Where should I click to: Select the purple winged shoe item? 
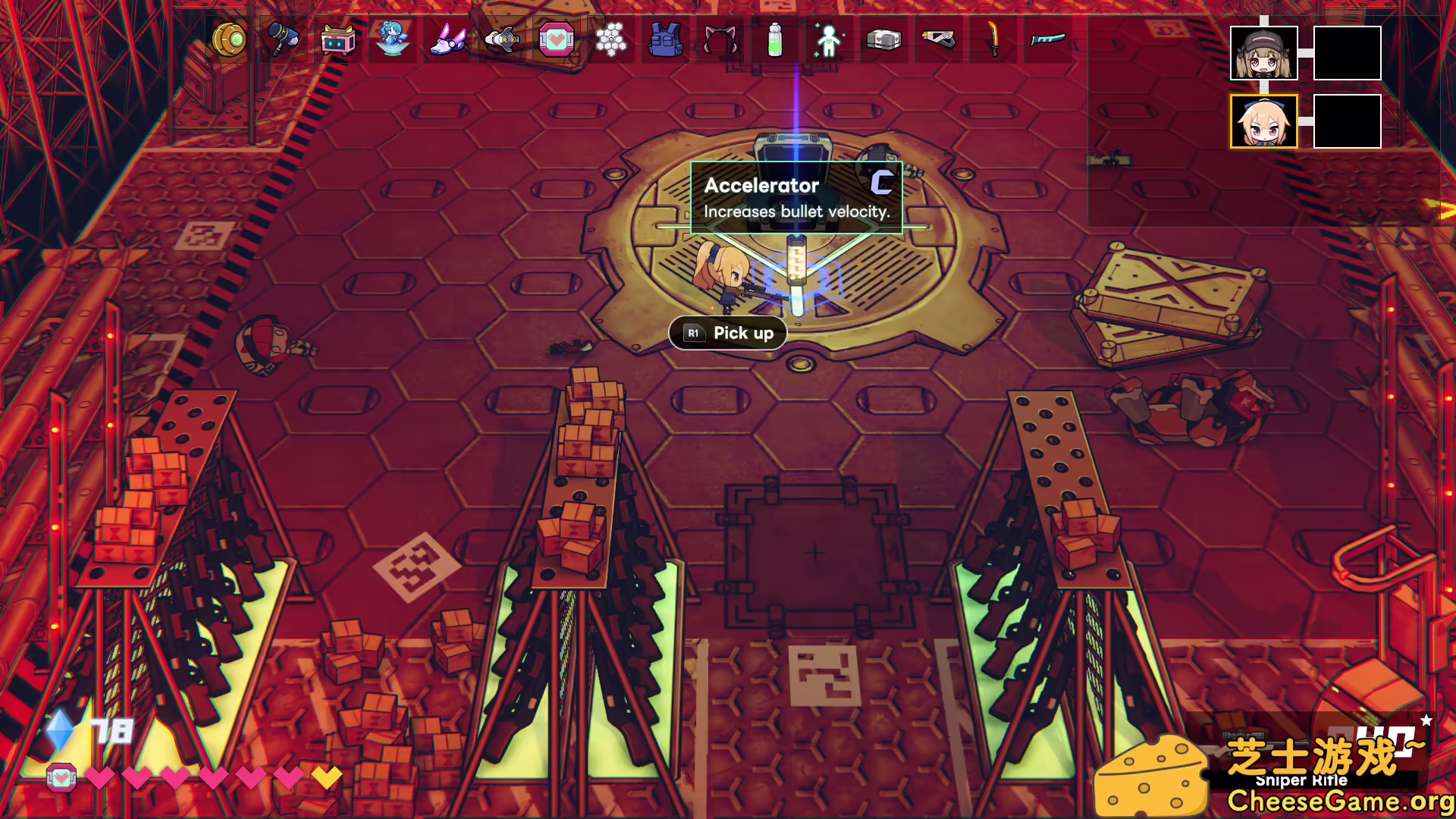pyautogui.click(x=447, y=39)
